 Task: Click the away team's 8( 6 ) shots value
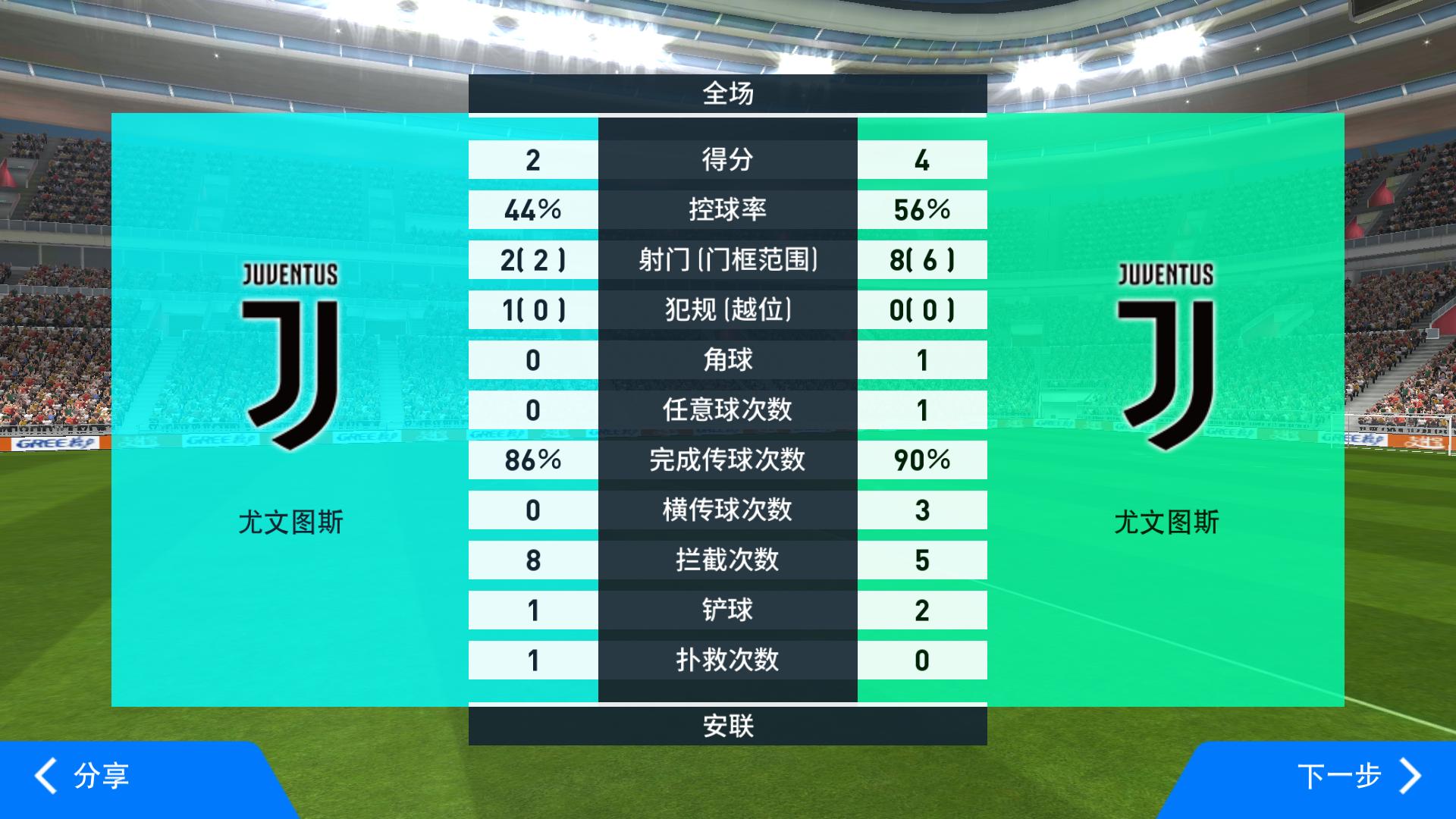coord(922,259)
